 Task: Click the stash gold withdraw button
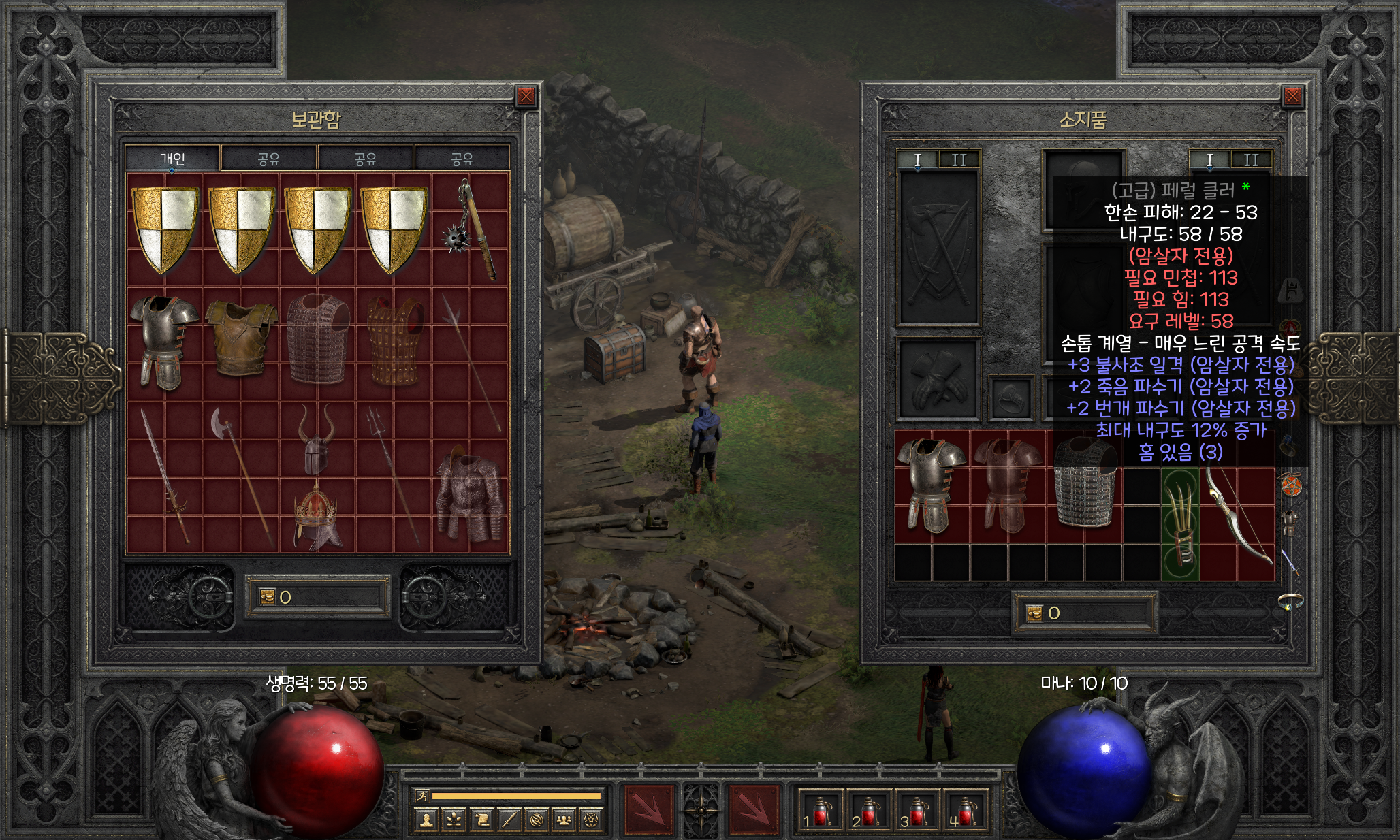click(x=267, y=597)
